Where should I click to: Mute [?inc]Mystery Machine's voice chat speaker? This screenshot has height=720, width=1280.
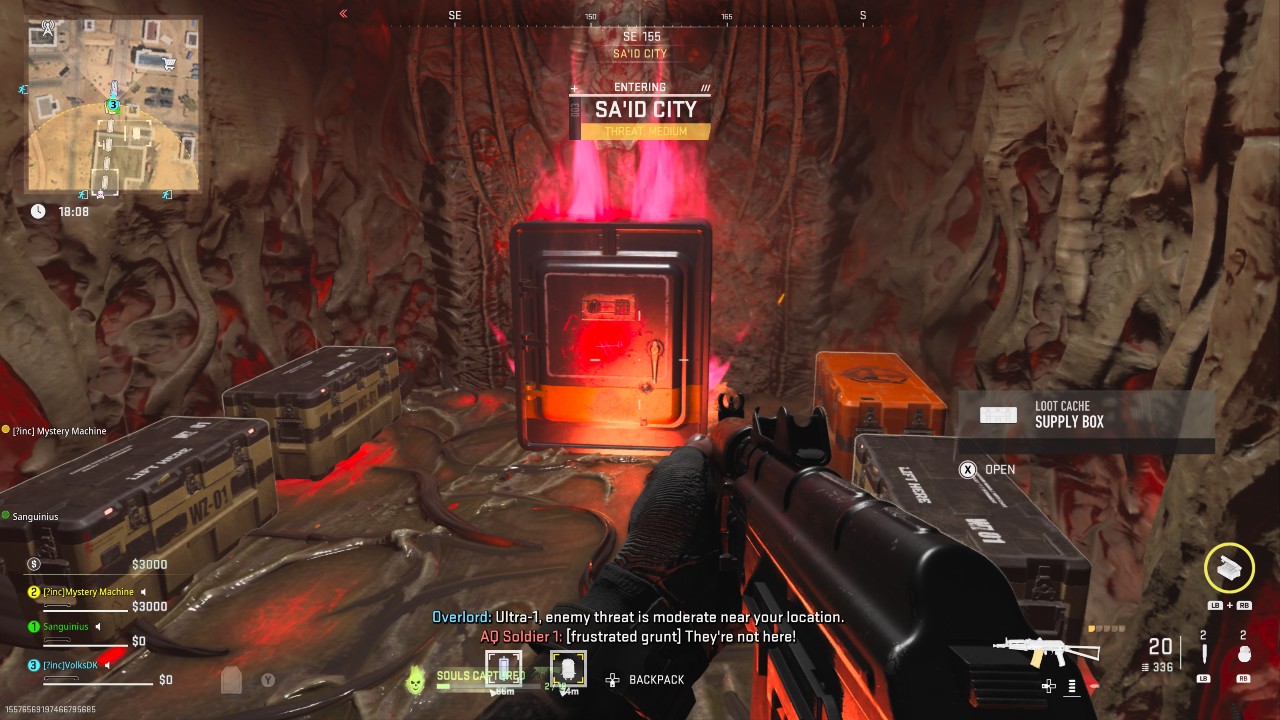pos(143,591)
